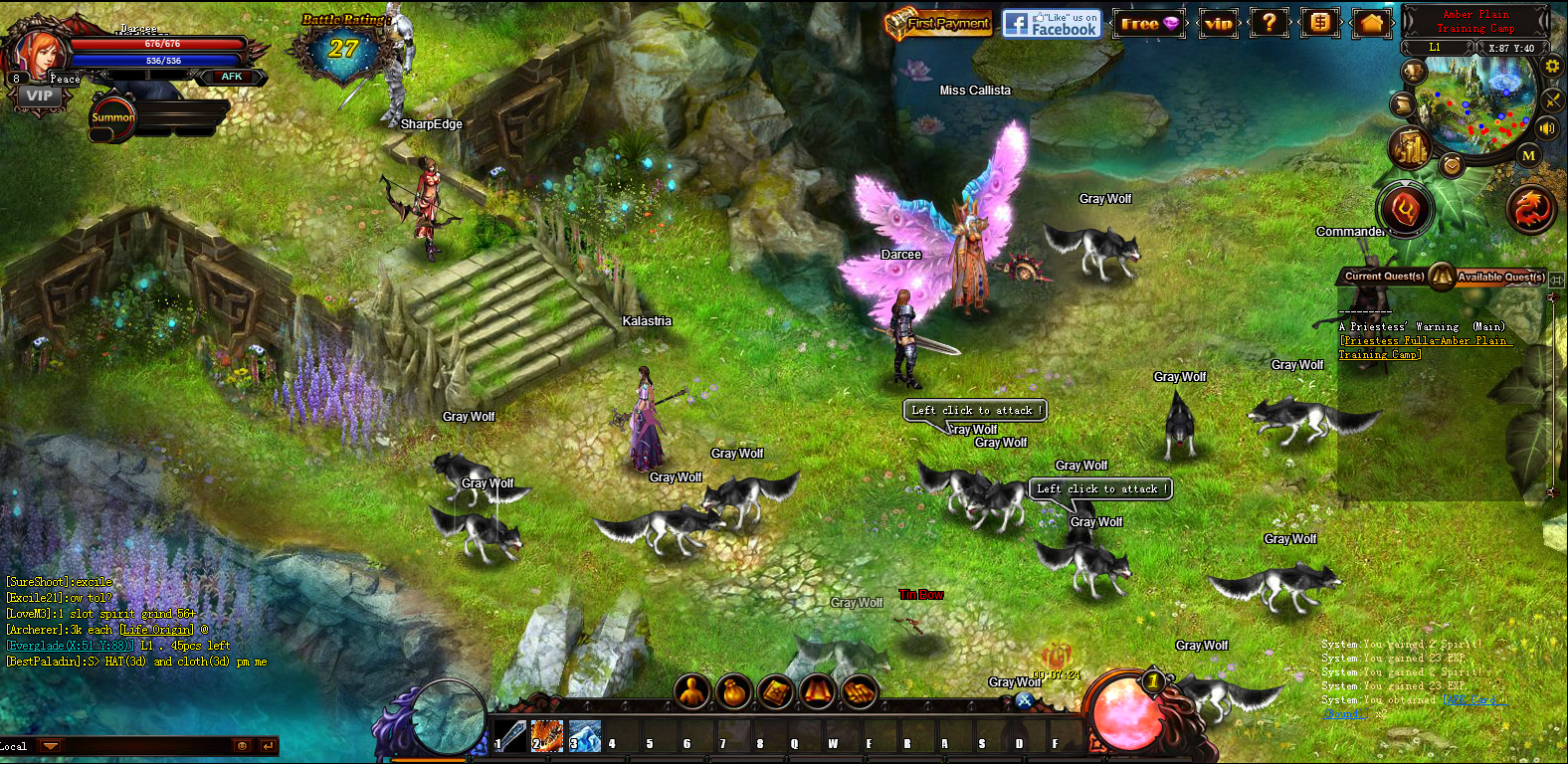1568x764 pixels.
Task: Open the inventory bag icon
Action: pyautogui.click(x=735, y=691)
